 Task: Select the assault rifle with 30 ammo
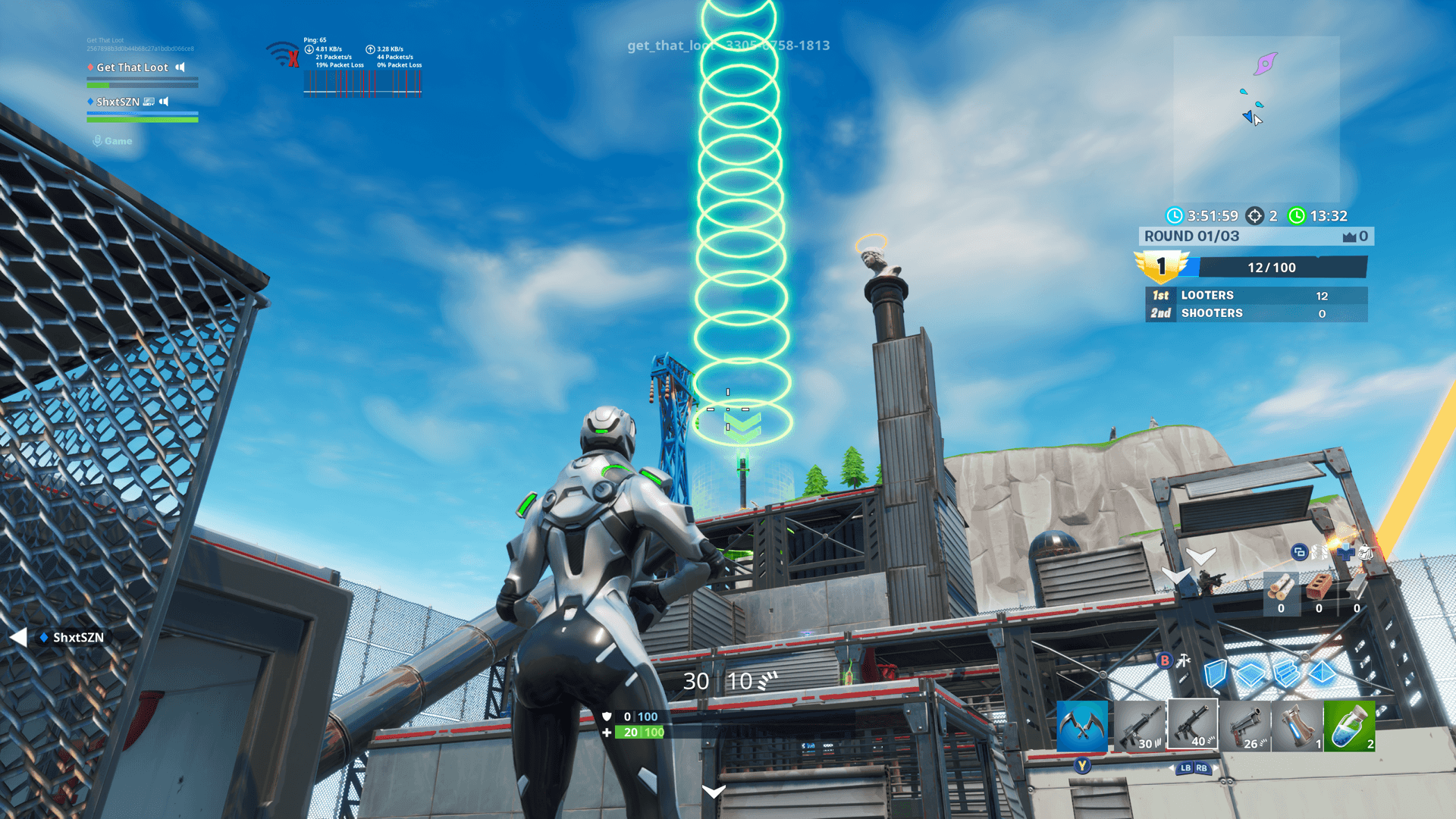coord(1141,726)
